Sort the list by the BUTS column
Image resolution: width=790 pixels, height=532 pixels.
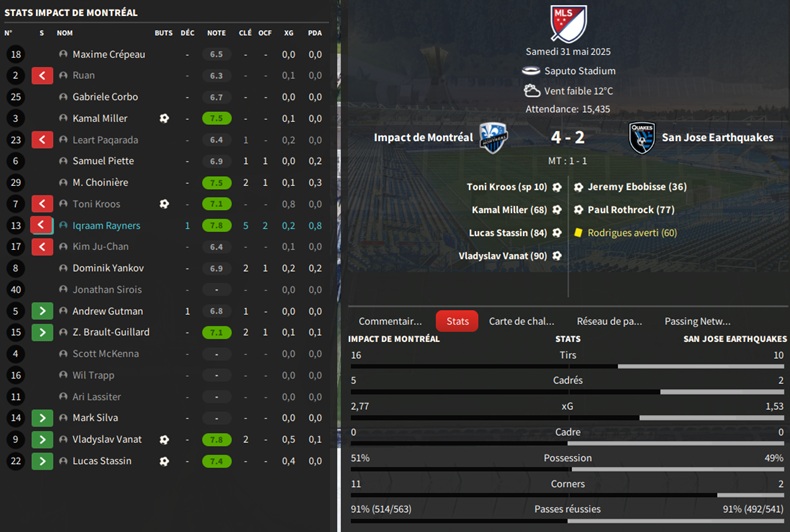[163, 32]
